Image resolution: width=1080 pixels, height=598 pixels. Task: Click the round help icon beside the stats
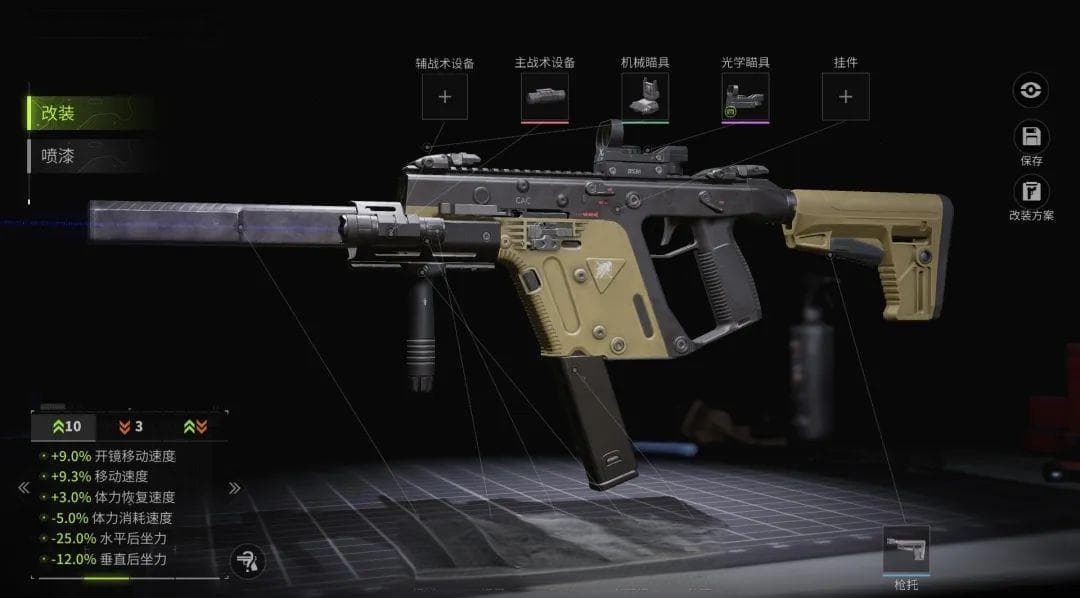point(246,562)
